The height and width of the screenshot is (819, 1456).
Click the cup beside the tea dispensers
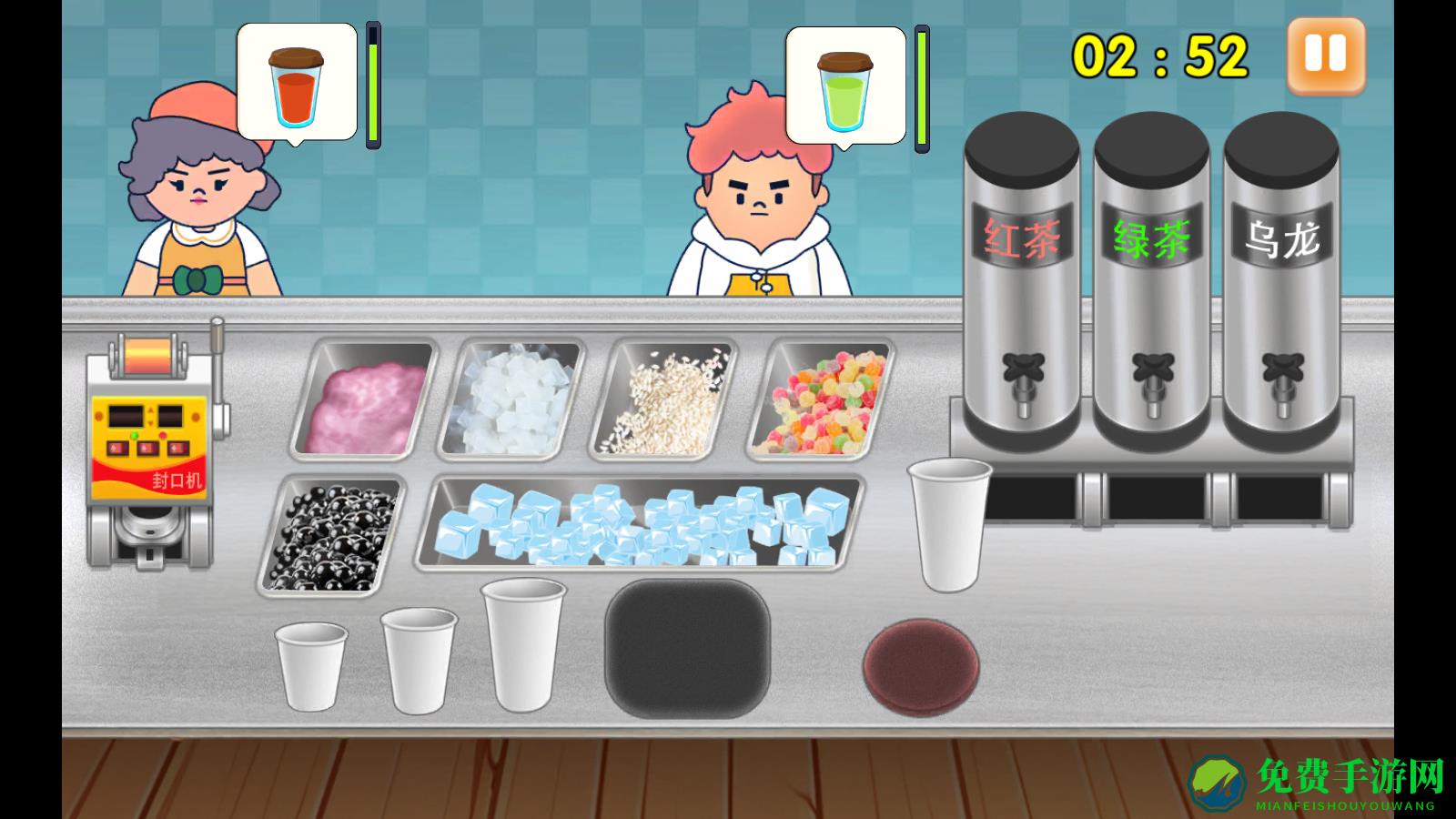tap(949, 524)
